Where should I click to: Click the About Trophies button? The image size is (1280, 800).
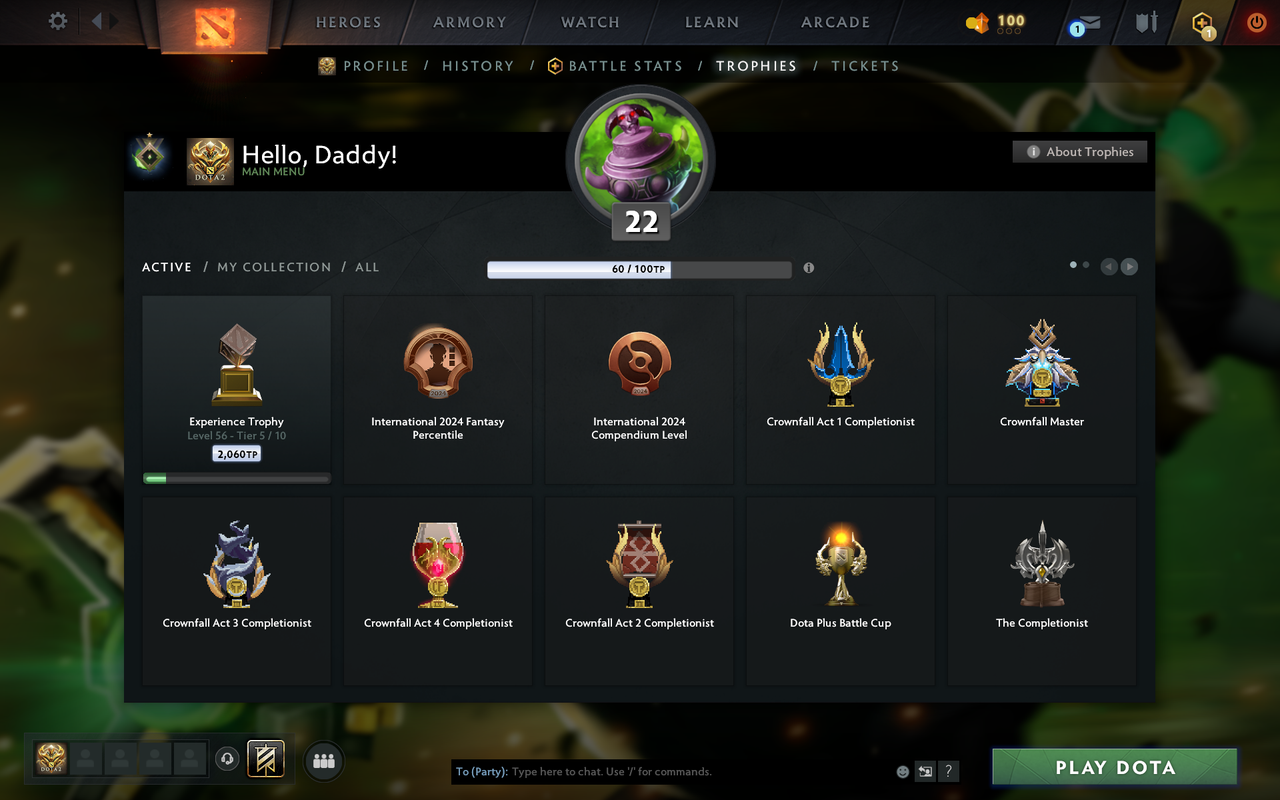click(x=1080, y=151)
